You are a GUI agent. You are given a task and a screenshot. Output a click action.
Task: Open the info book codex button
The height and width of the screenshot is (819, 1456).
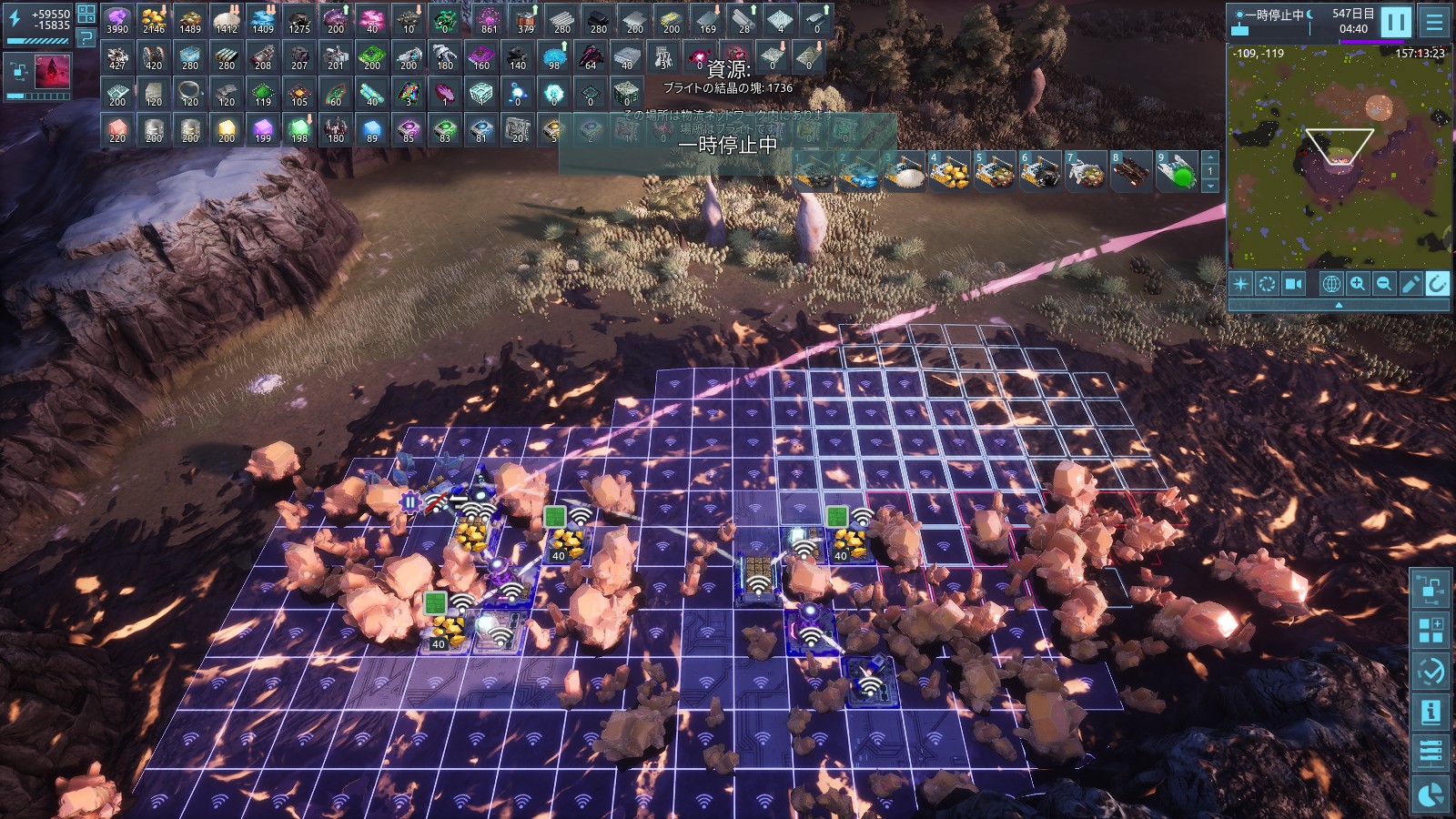1431,712
